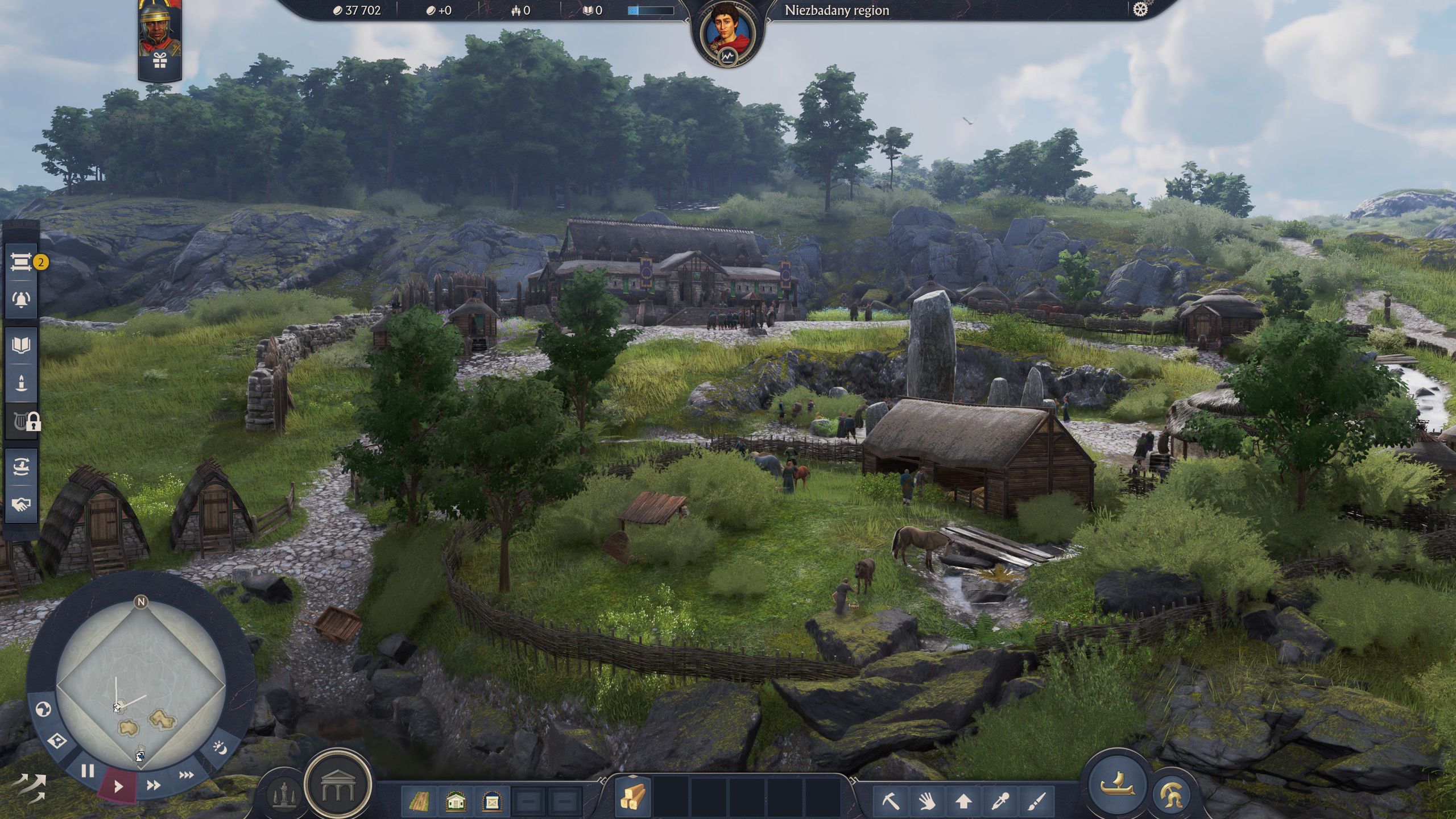Select the brush terrain painting tool
The width and height of the screenshot is (1456, 819).
point(1036,801)
